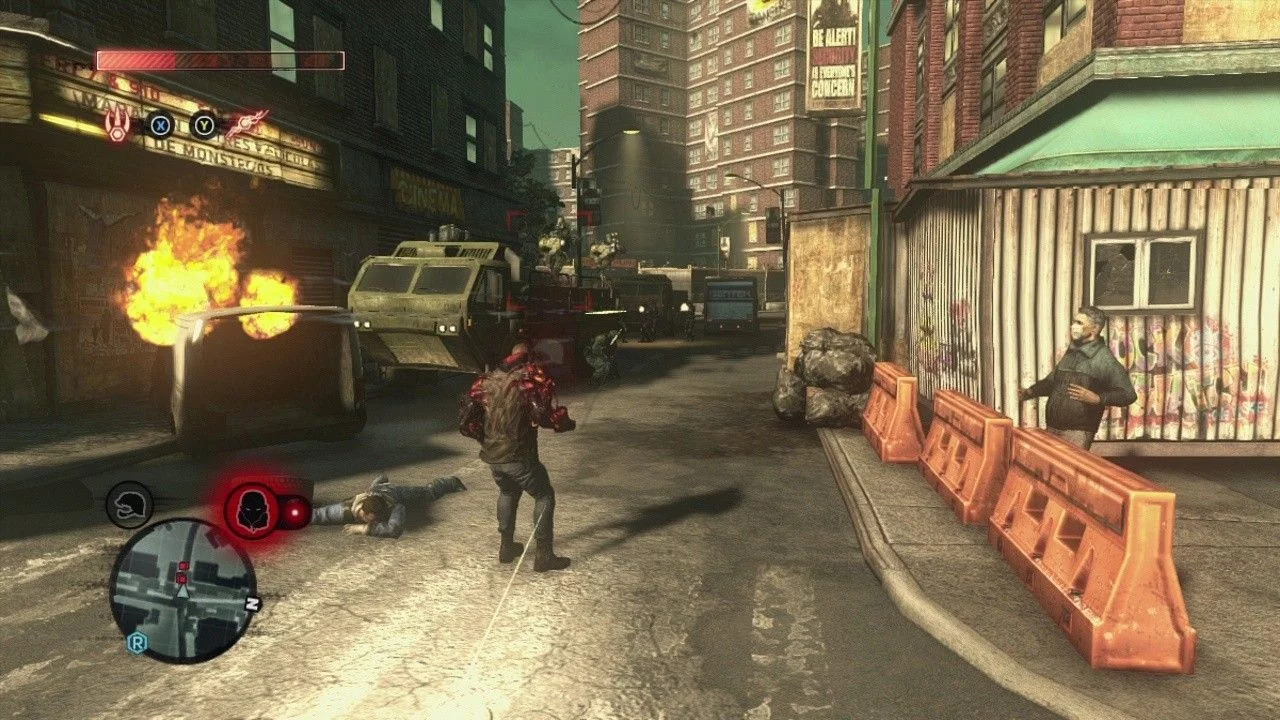The image size is (1280, 720).
Task: Activate the tendril power icon
Action: 244,124
